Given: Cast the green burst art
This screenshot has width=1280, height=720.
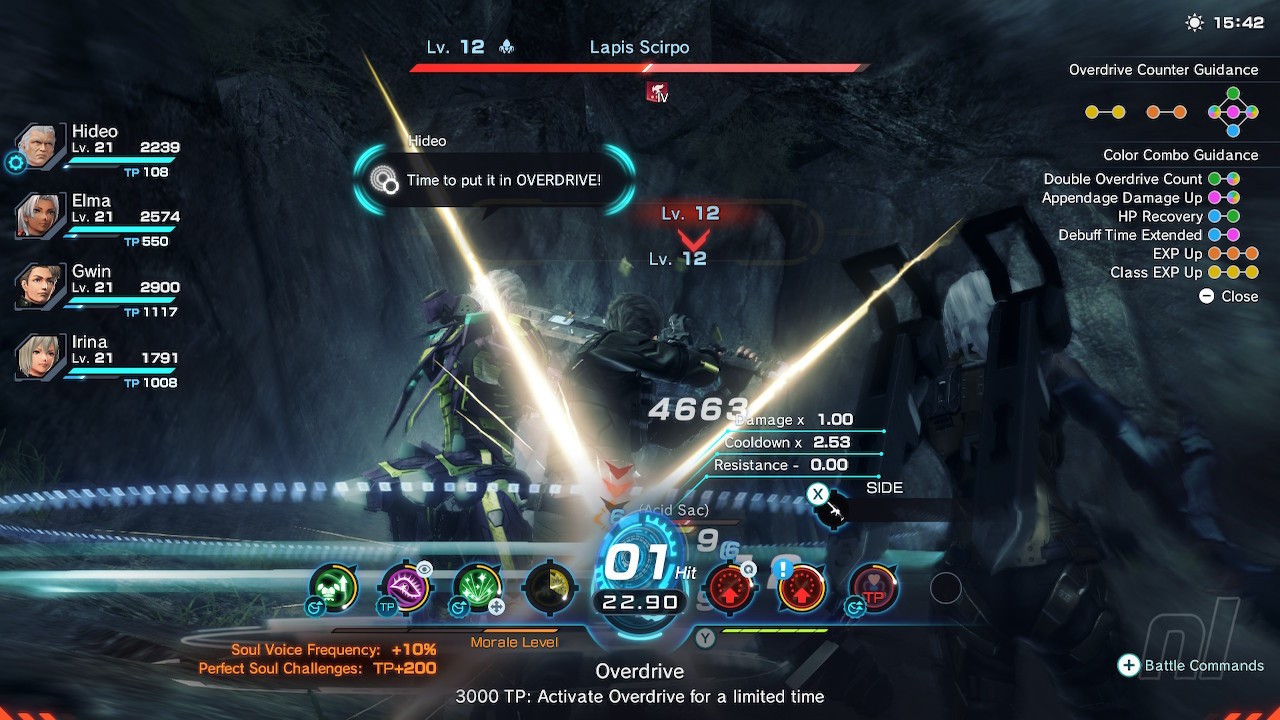Looking at the screenshot, I should tap(477, 588).
